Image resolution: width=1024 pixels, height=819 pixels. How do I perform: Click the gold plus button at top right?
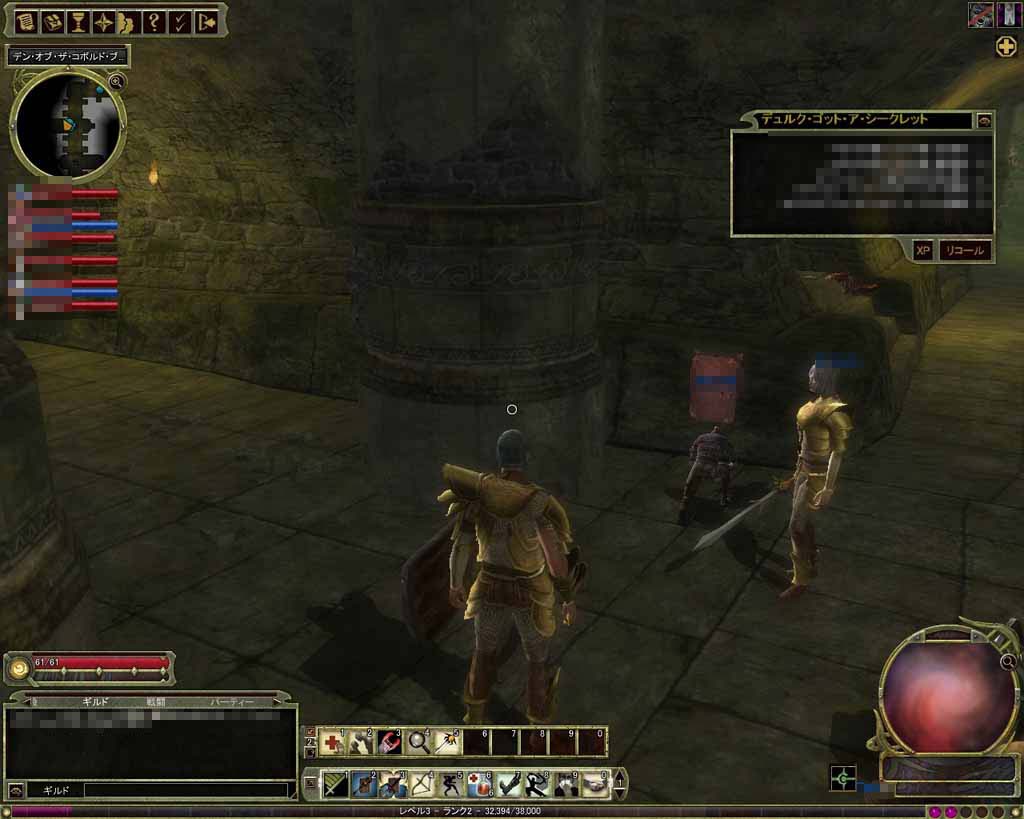(x=1006, y=46)
